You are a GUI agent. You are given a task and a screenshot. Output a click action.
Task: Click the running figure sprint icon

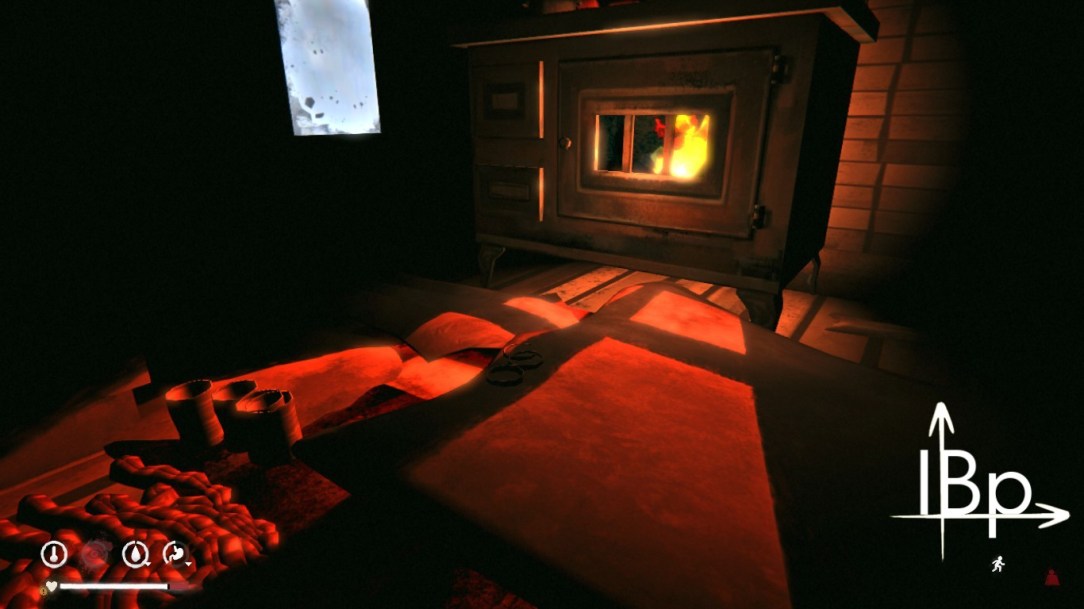coord(997,565)
